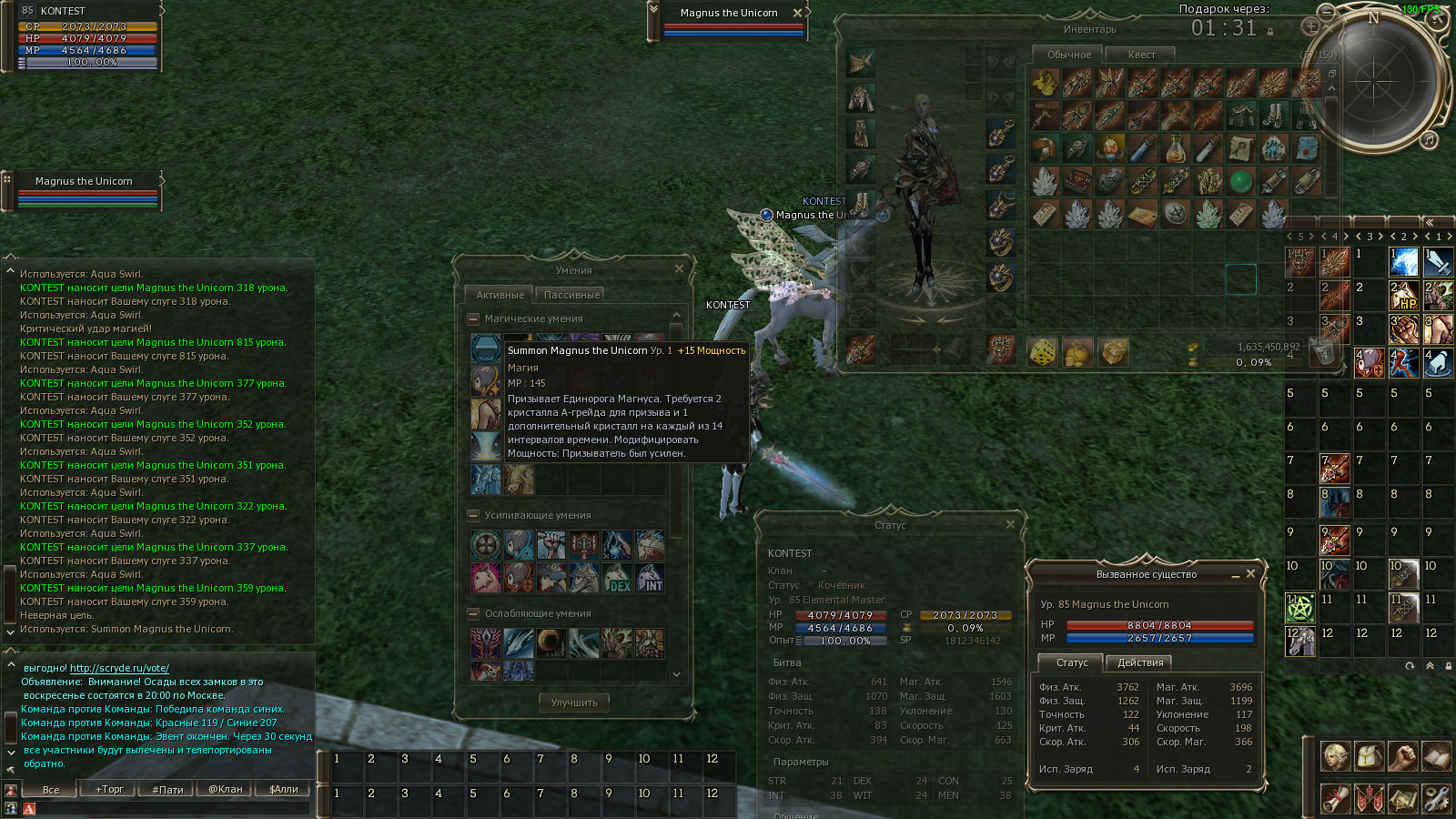Close the Статус character window

1010,524
